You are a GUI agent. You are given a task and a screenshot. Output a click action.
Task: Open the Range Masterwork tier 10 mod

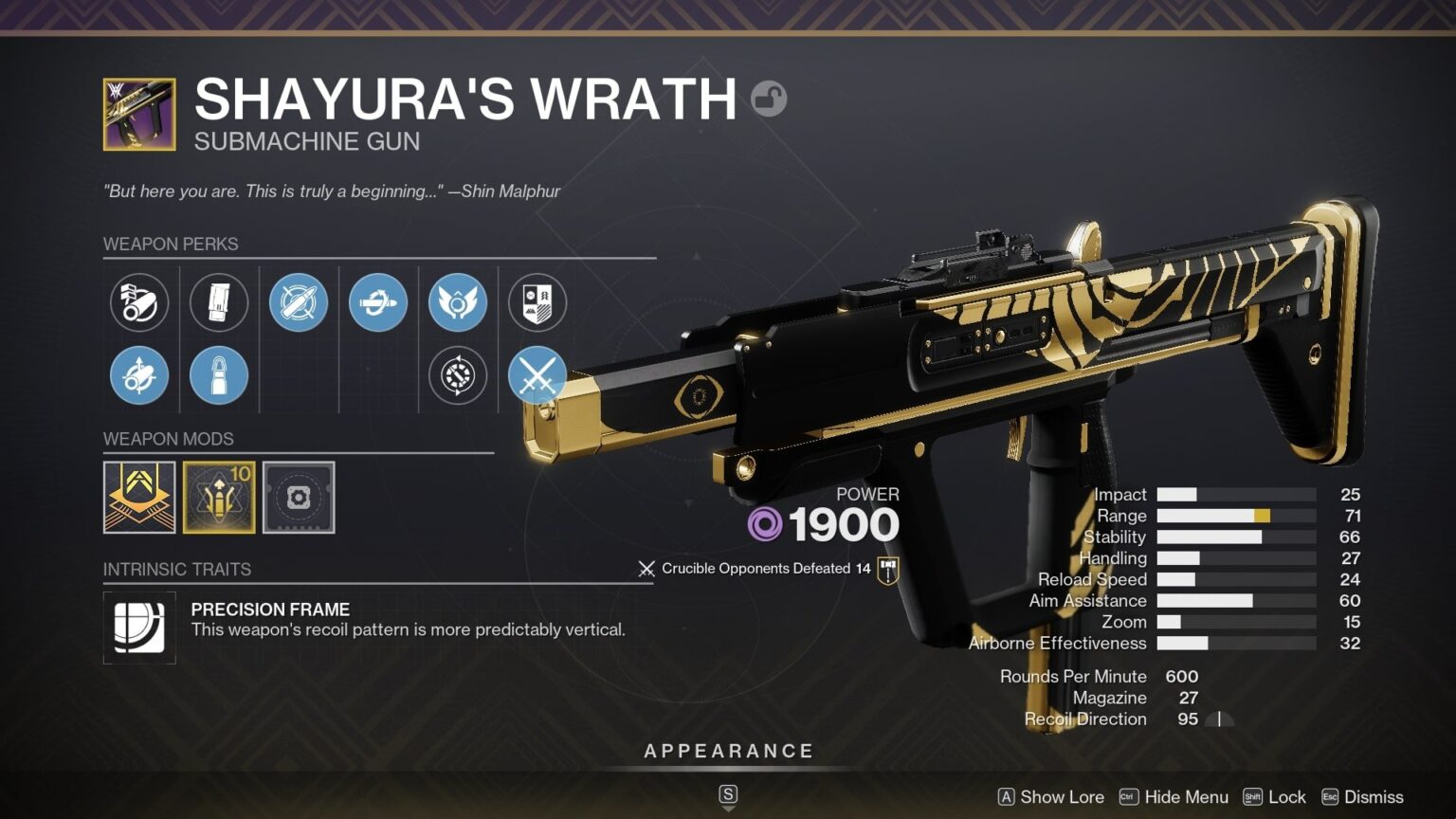(219, 498)
